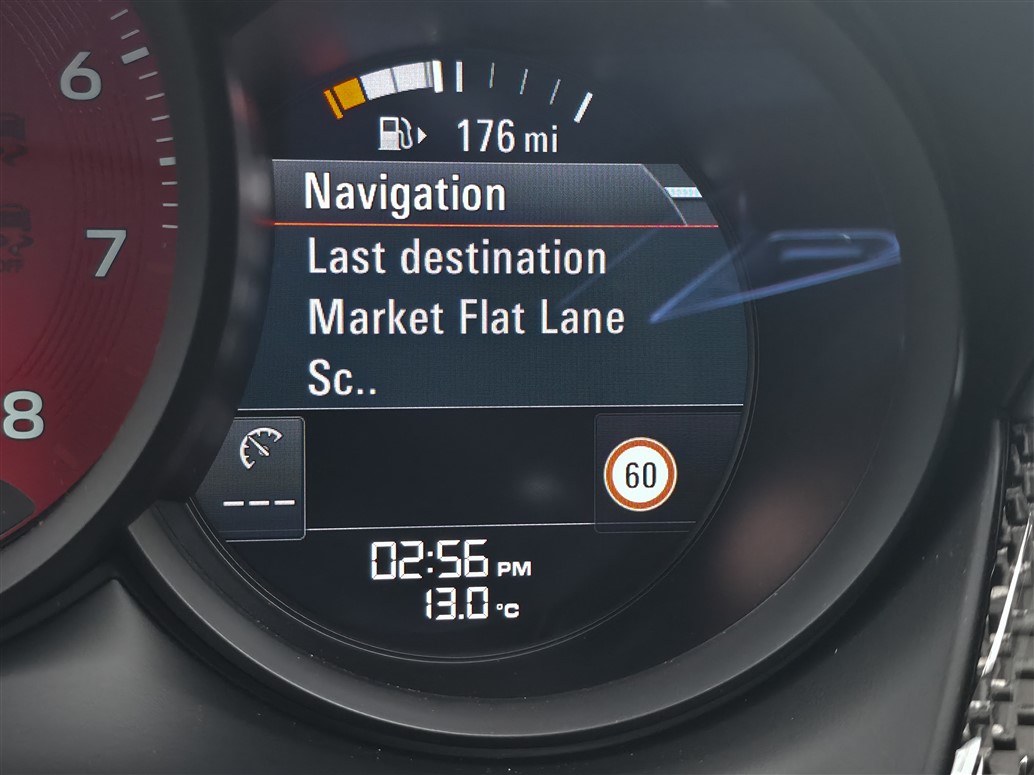Click the Navigation menu header

pos(404,193)
